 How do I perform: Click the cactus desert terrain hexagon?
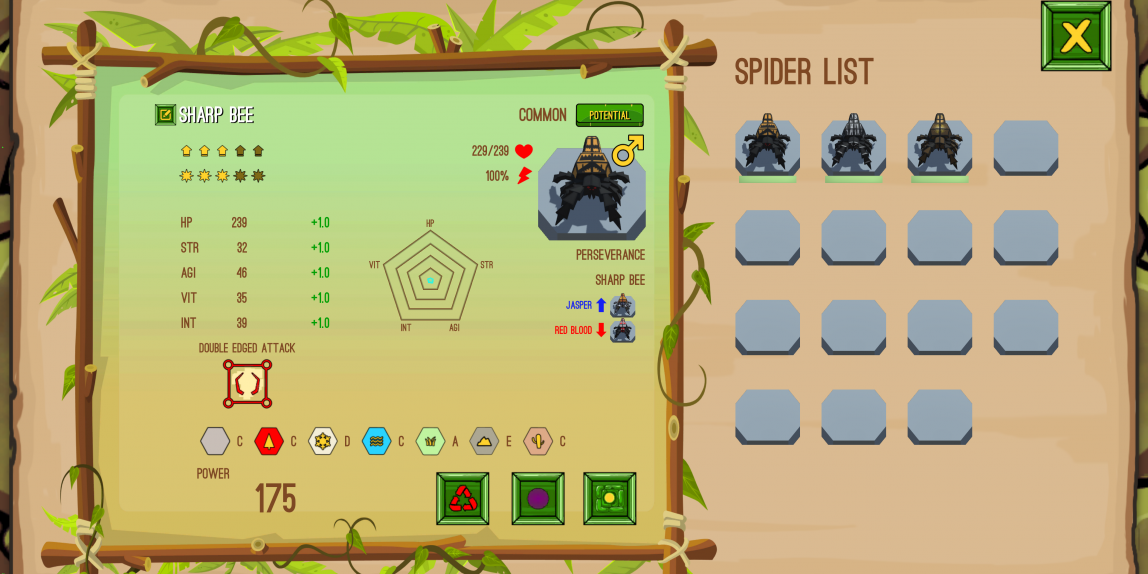point(538,441)
